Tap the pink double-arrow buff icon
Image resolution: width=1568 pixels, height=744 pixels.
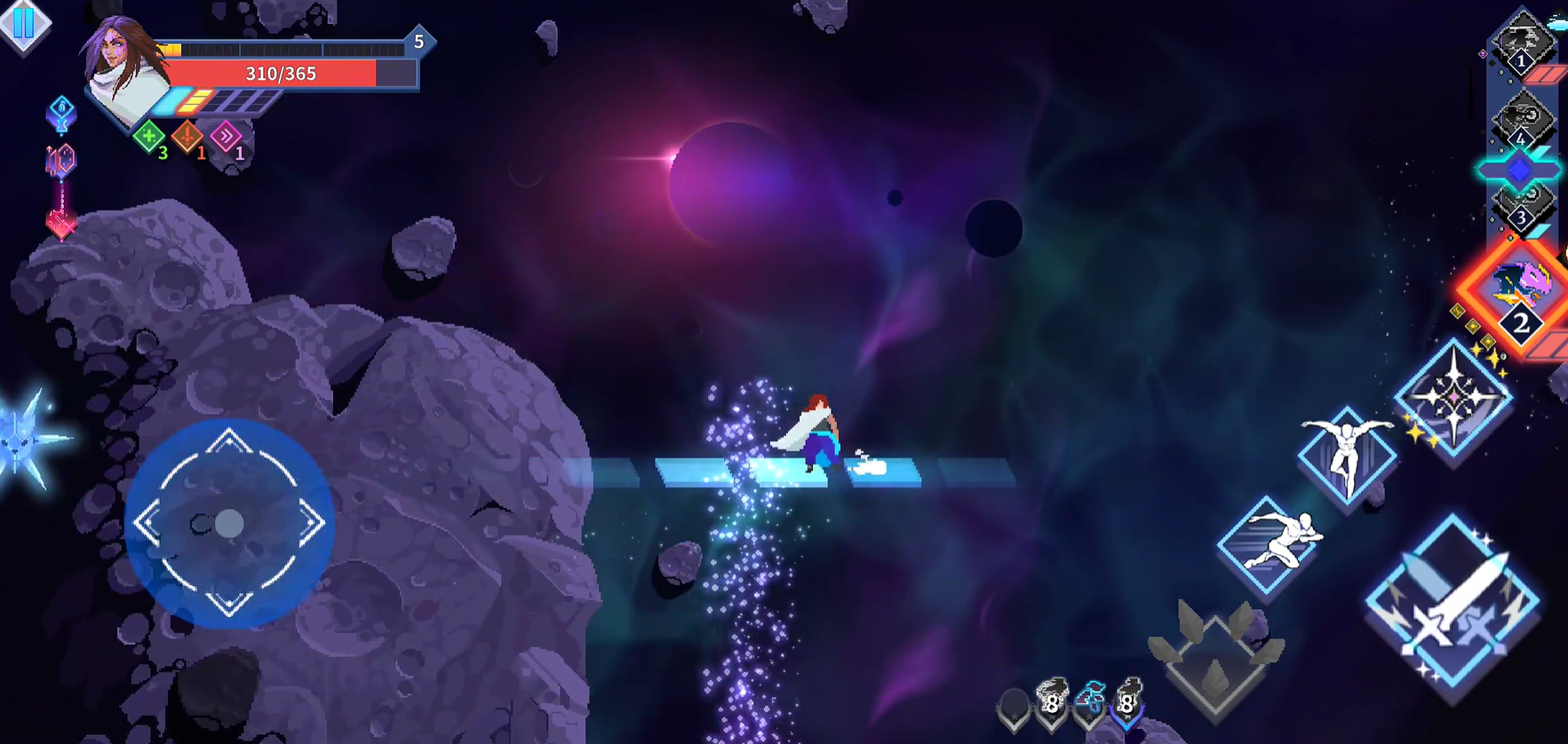coord(226,137)
